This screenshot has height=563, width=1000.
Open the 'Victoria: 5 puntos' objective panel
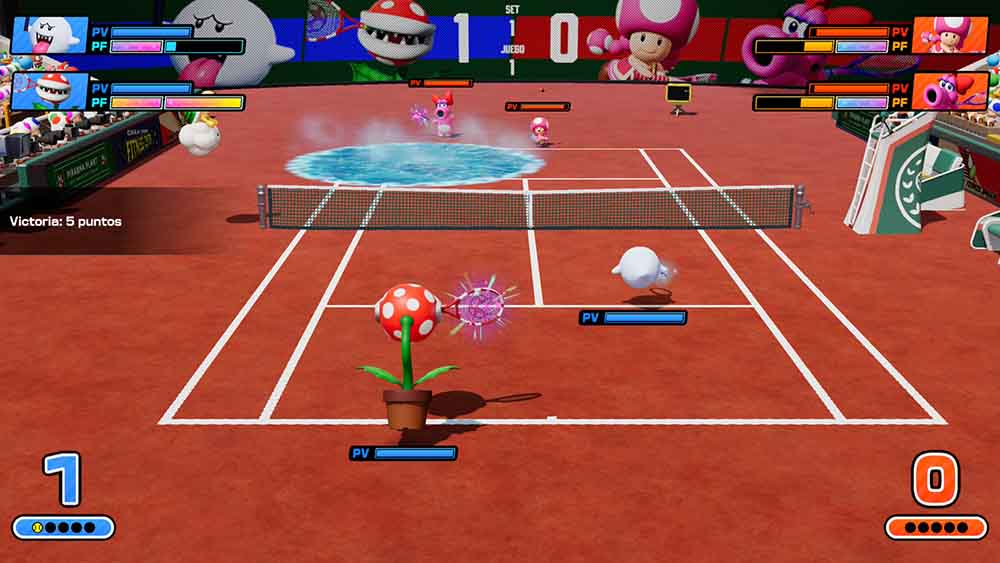tap(66, 221)
